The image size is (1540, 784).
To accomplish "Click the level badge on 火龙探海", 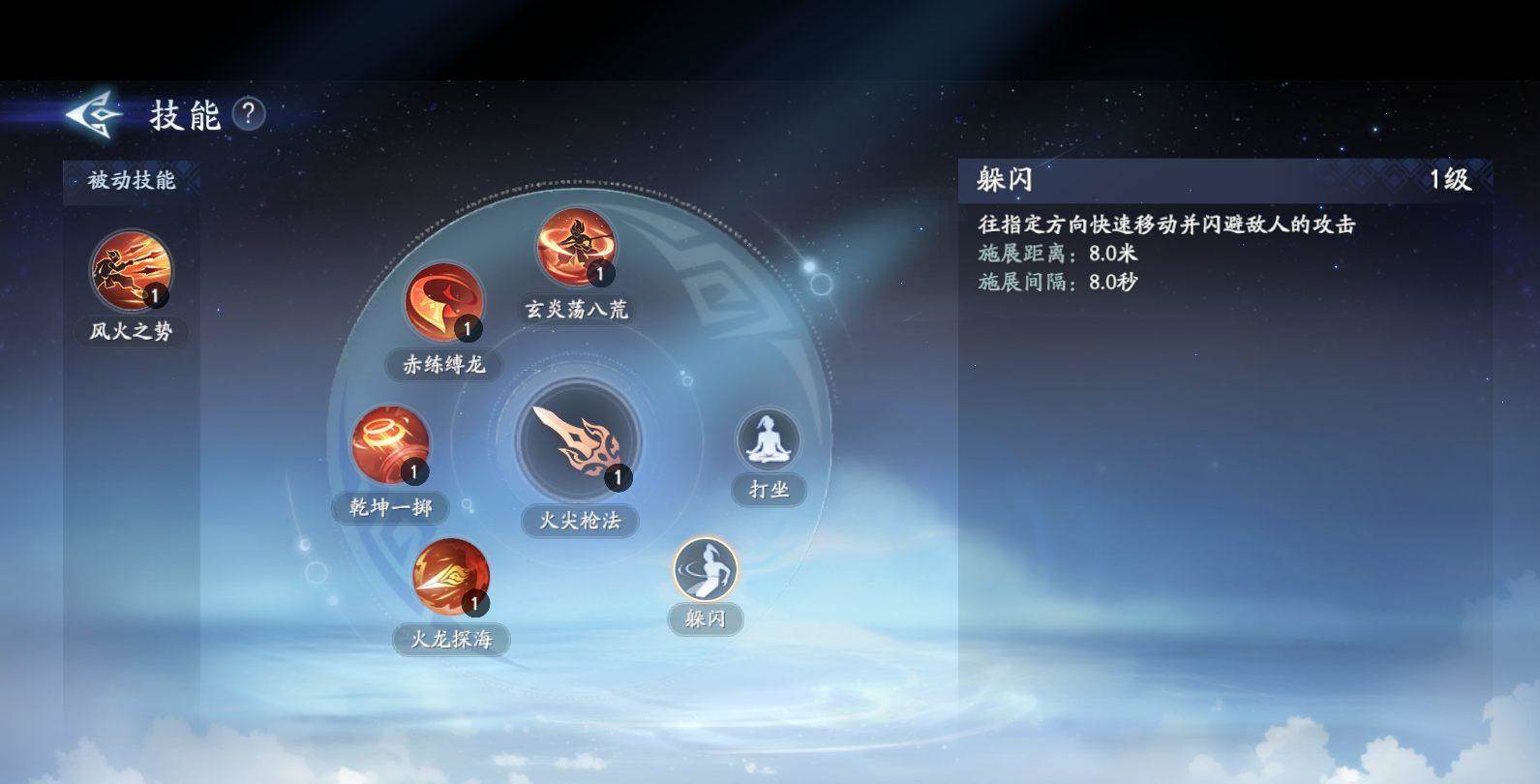I will (x=473, y=602).
